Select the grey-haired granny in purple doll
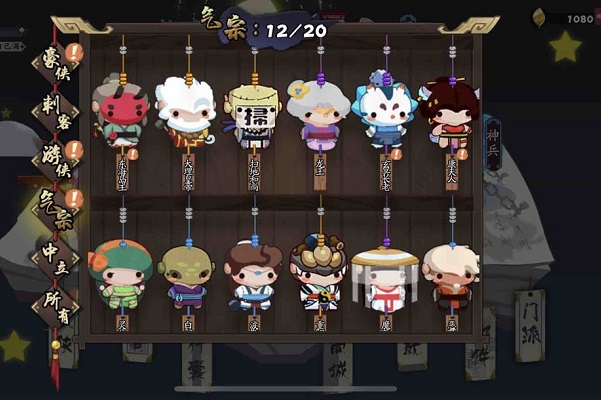 319,110
